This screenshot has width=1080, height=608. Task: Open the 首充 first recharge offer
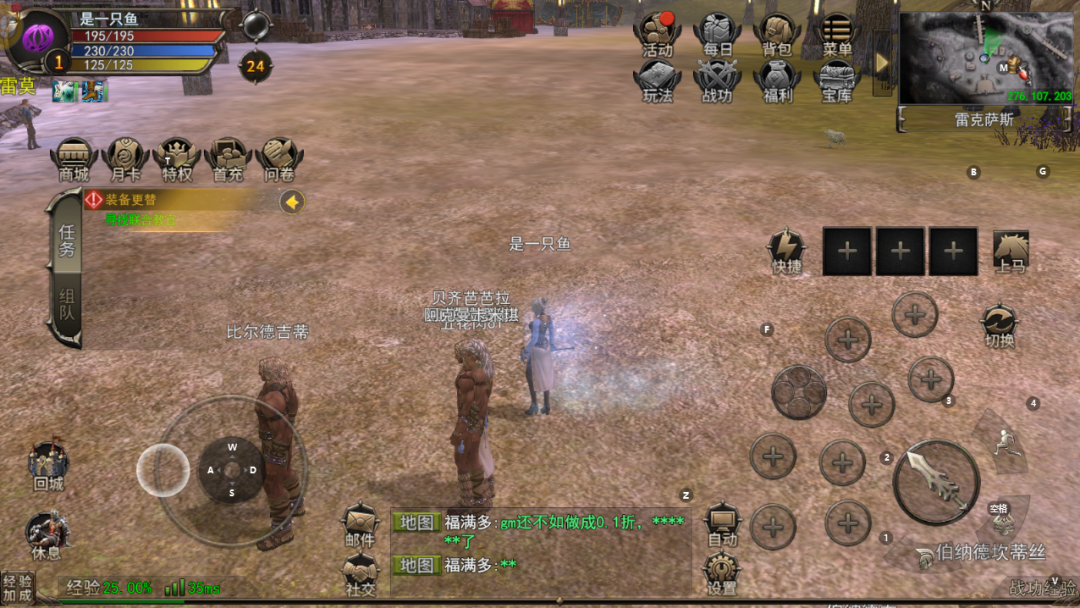pos(229,160)
